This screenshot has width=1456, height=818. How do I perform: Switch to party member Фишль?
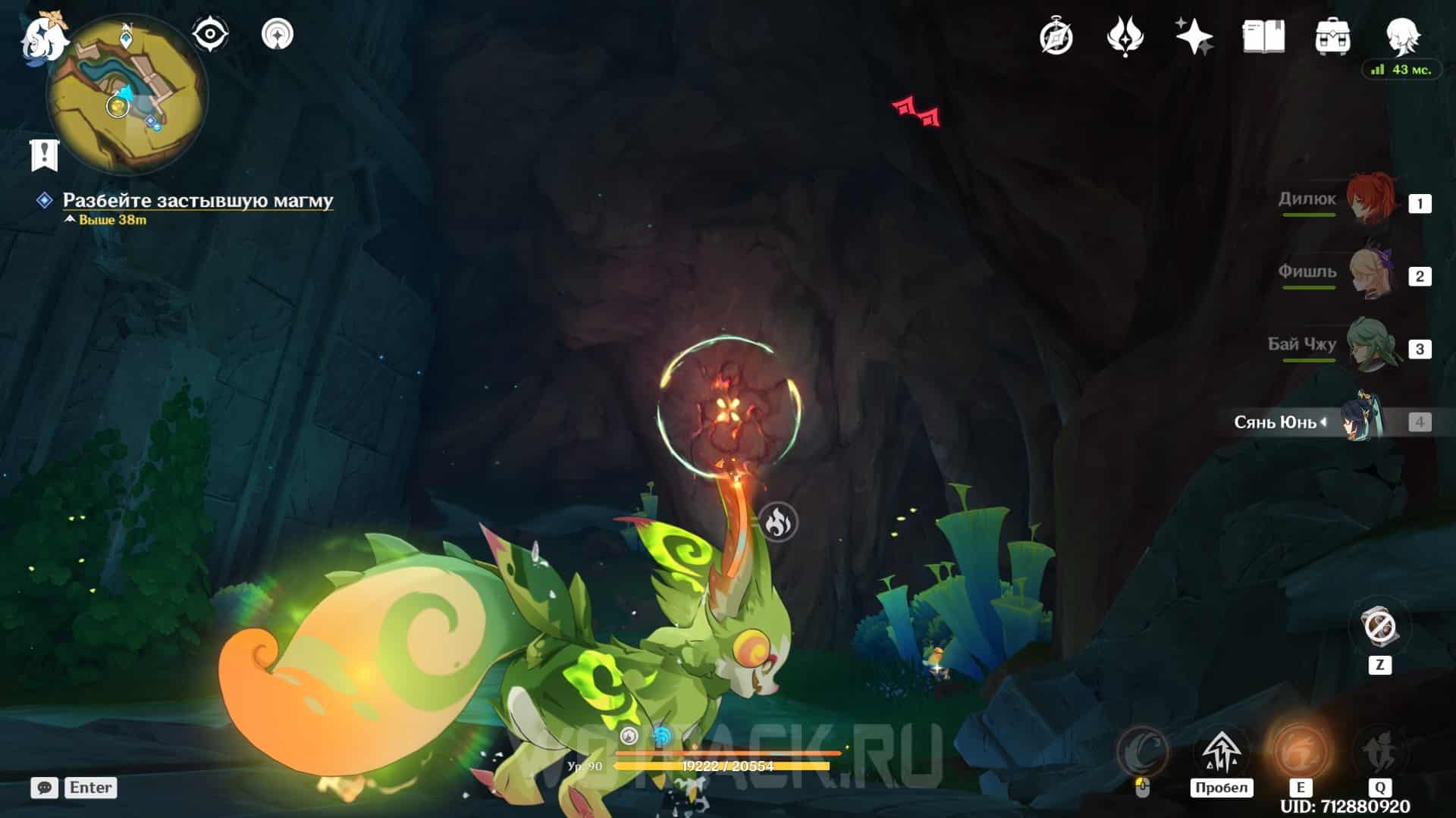point(1371,274)
